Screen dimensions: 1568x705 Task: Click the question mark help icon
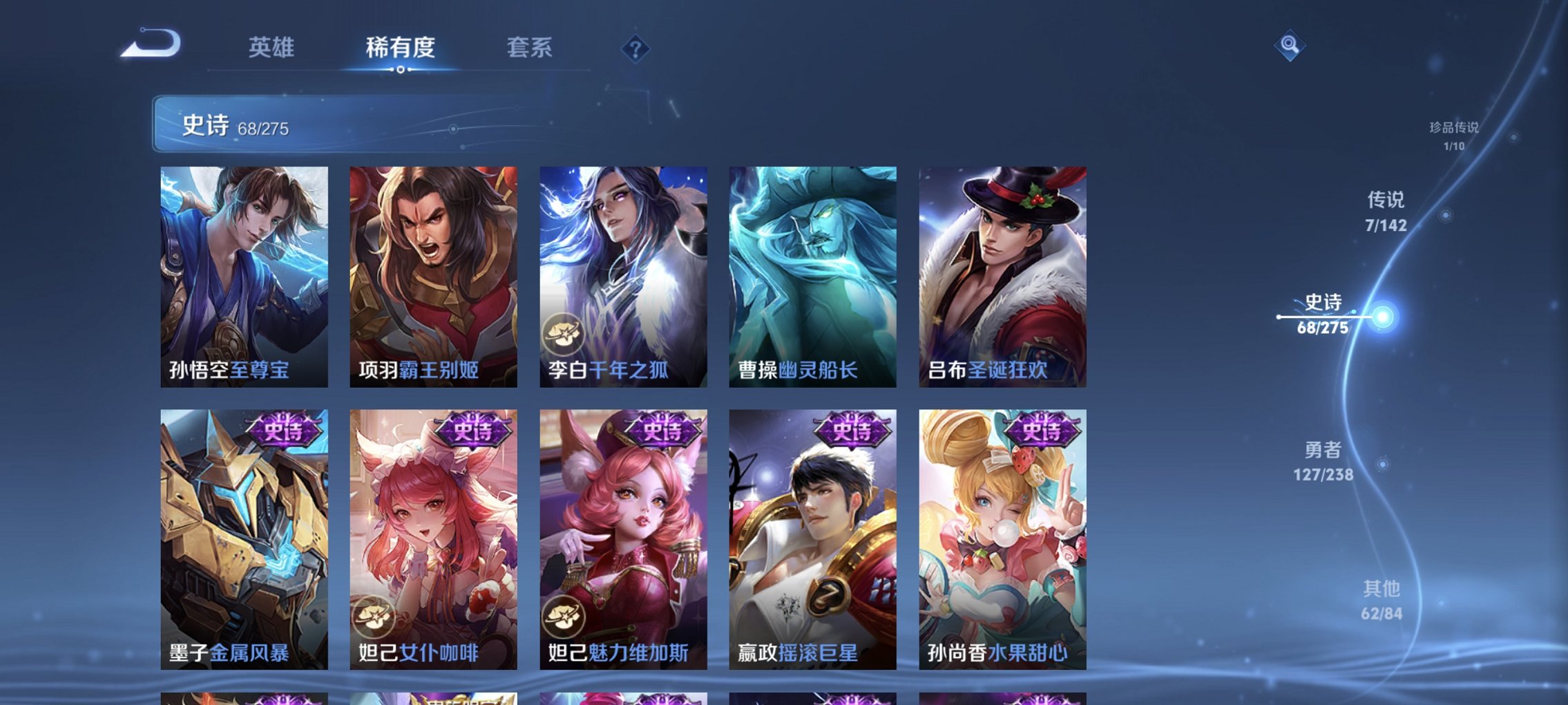[636, 49]
